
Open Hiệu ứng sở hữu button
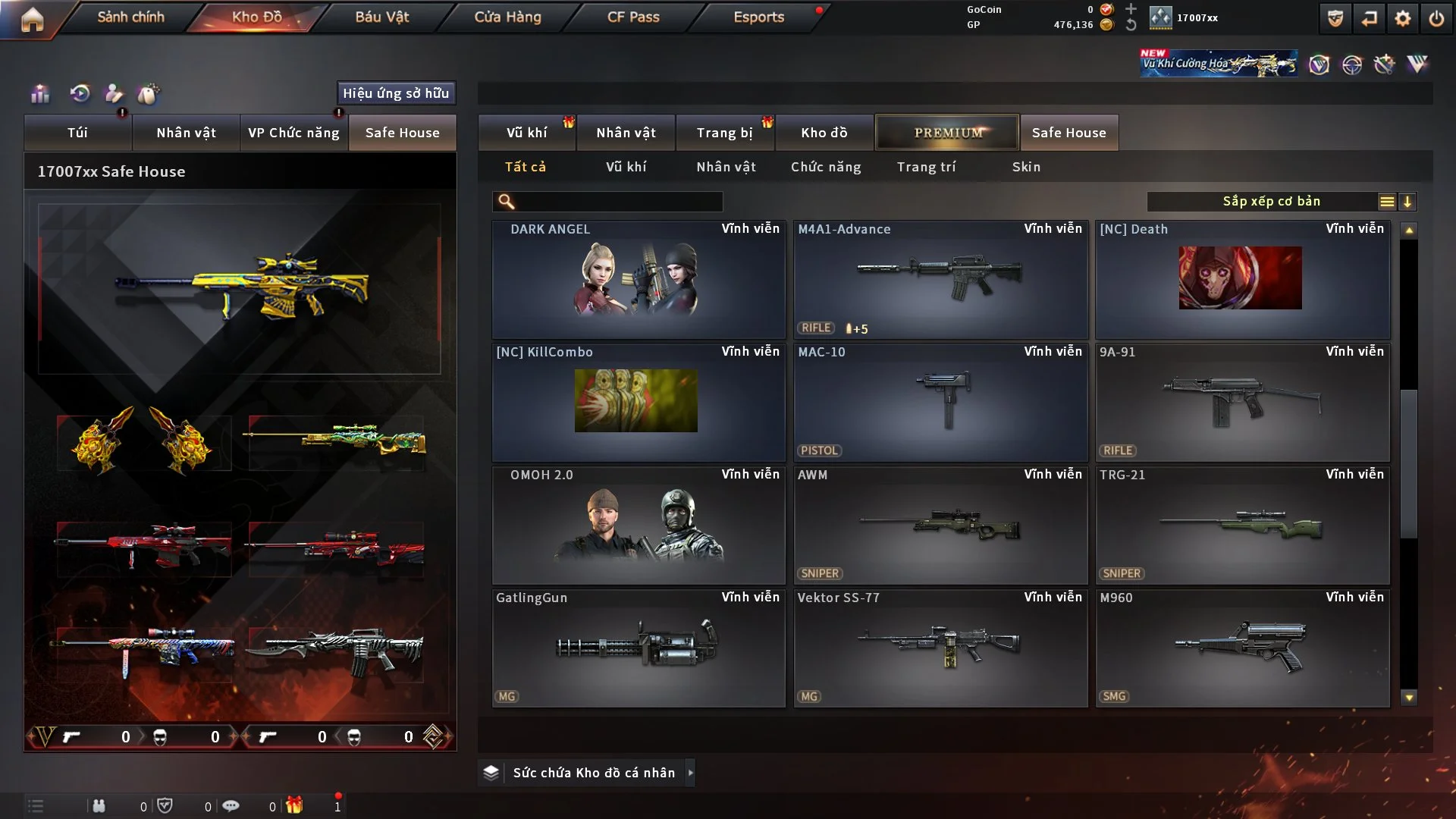pyautogui.click(x=396, y=93)
